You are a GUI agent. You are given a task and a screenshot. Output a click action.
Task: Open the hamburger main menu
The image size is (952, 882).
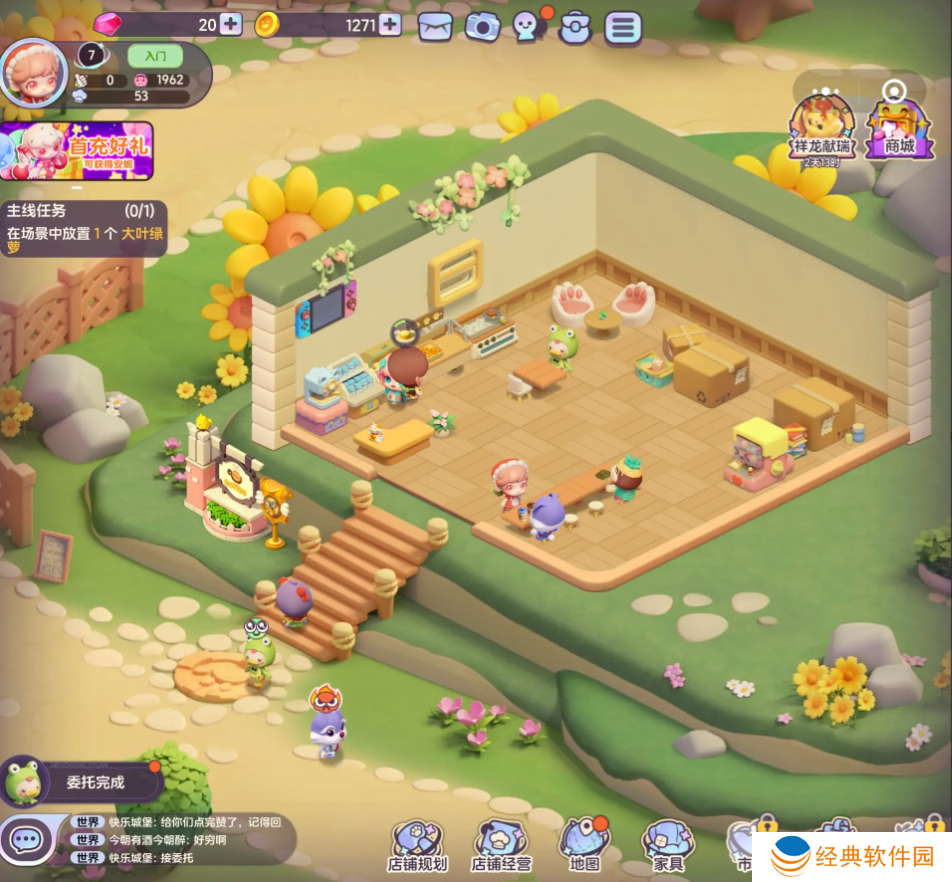click(x=622, y=27)
